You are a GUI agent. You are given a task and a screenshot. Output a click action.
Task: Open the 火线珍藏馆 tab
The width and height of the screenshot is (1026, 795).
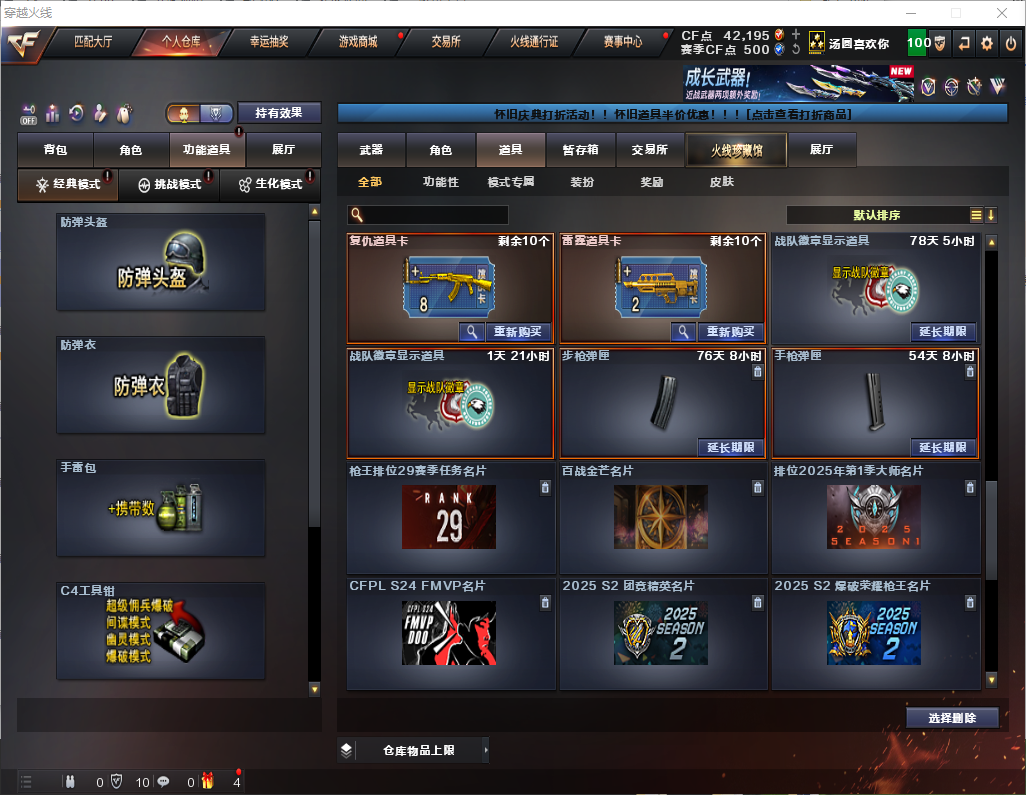pos(736,150)
